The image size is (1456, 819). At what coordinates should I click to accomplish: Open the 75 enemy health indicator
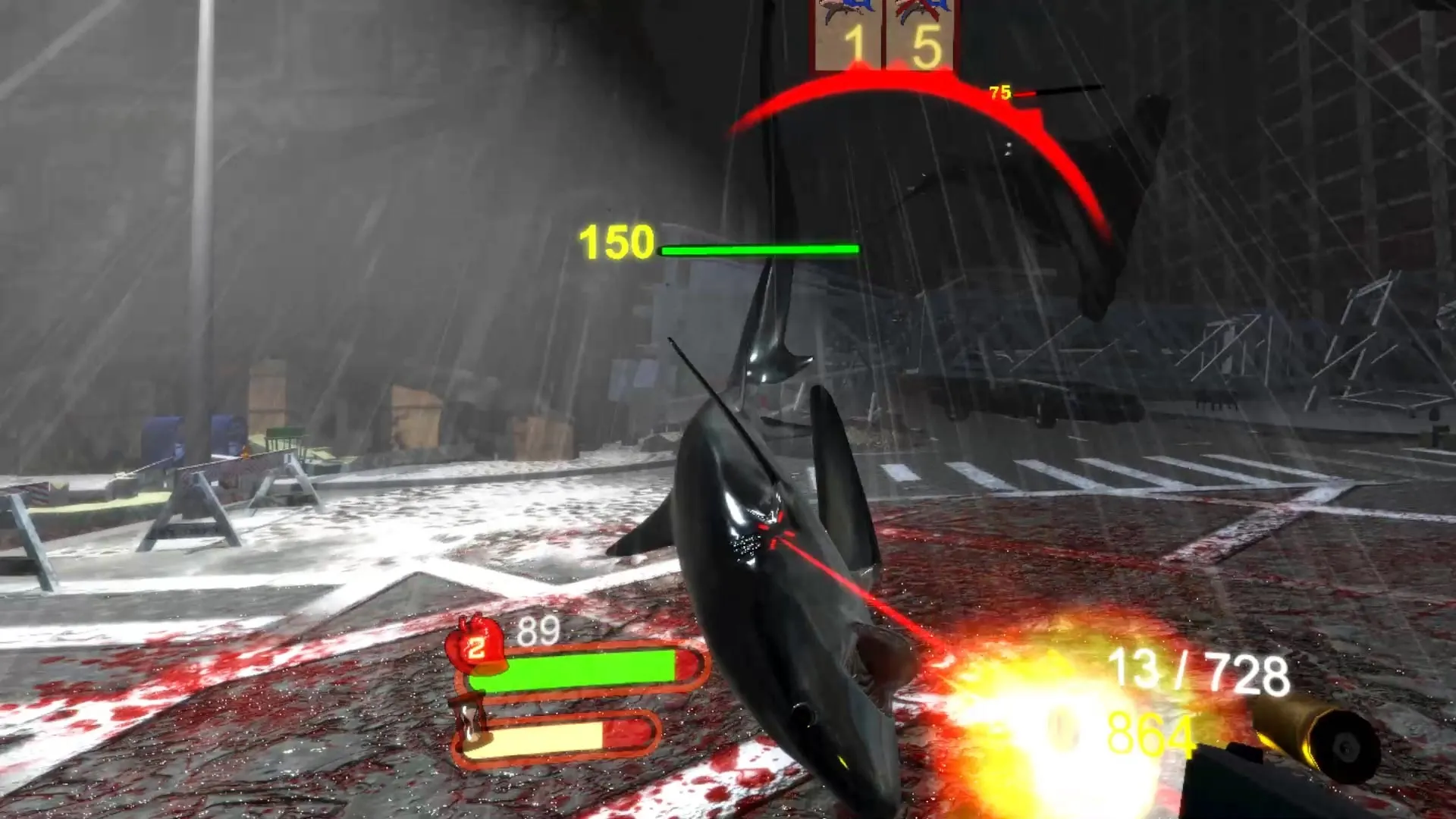[x=1001, y=93]
